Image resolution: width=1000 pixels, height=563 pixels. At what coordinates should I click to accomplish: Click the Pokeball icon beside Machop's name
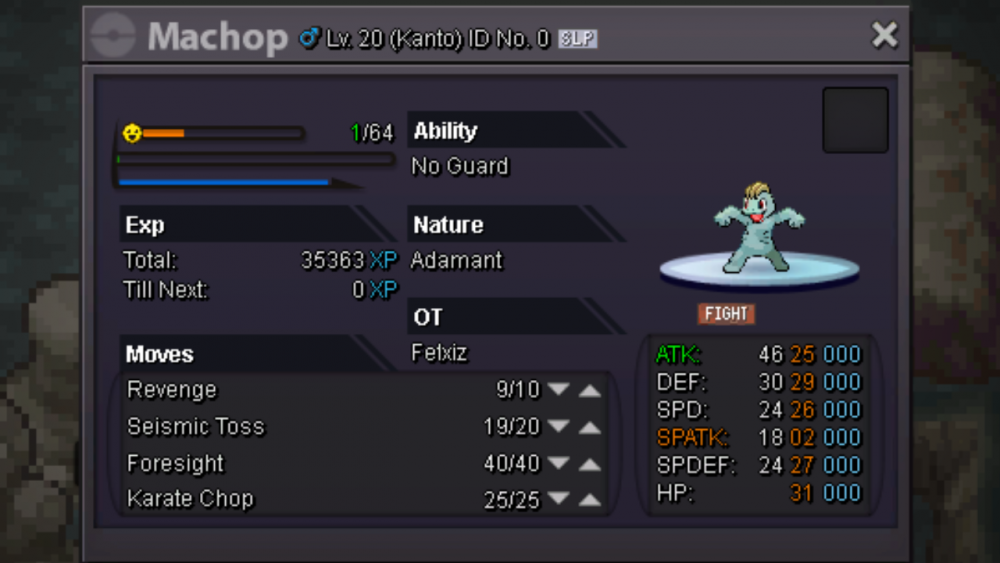point(112,37)
